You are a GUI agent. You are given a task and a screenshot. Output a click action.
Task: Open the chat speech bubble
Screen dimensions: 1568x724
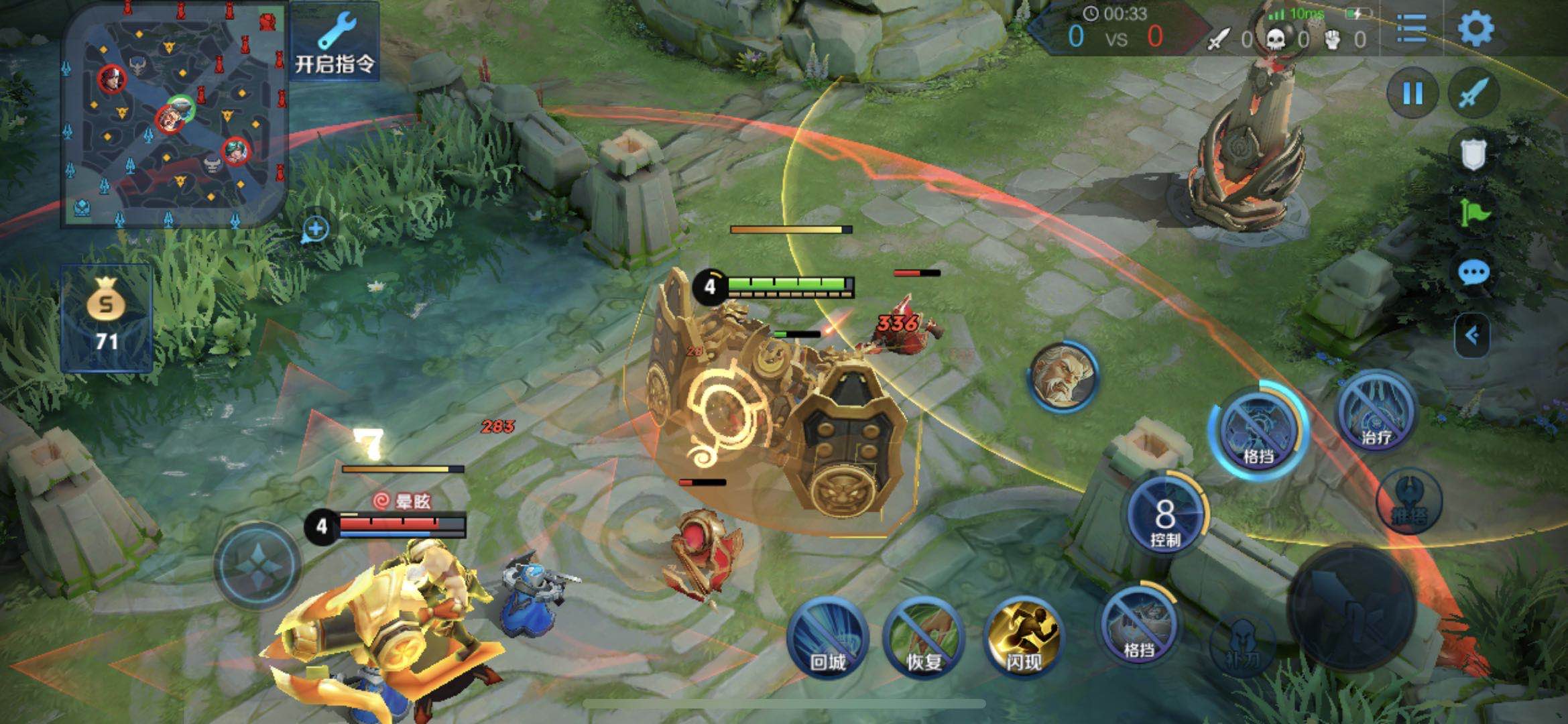click(1473, 274)
